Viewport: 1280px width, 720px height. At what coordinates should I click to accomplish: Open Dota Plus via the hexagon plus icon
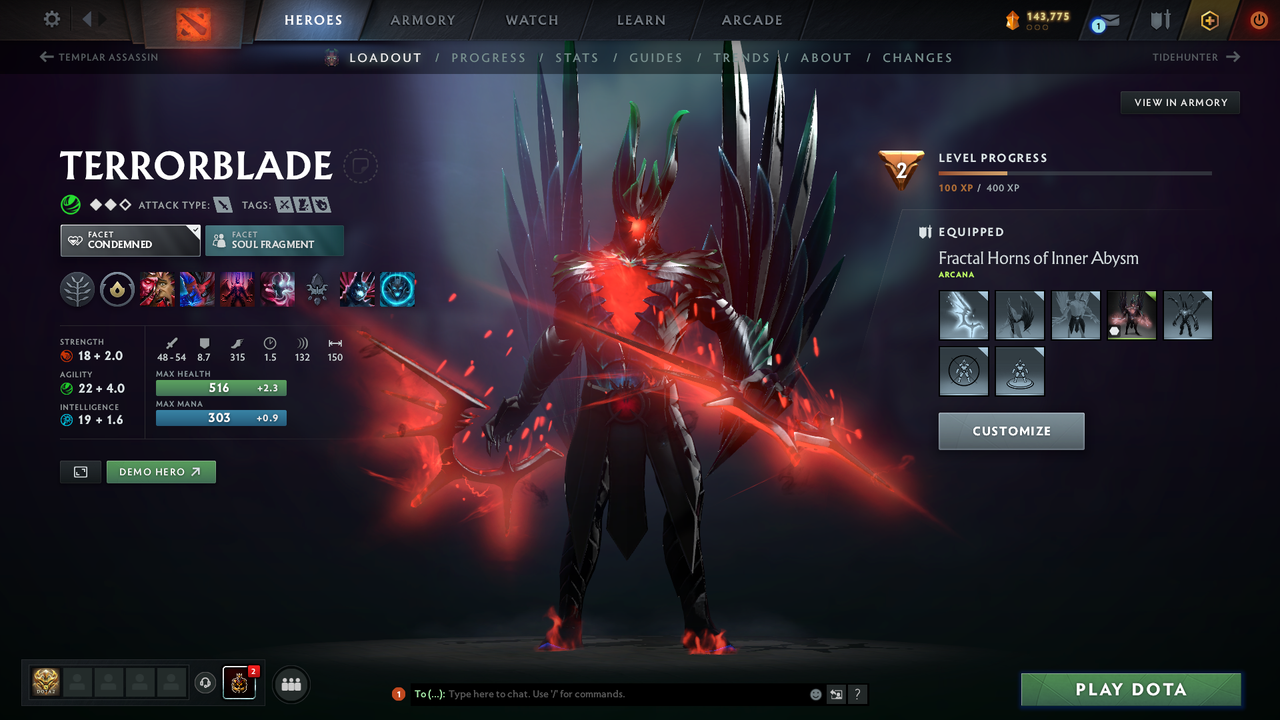pos(1209,19)
